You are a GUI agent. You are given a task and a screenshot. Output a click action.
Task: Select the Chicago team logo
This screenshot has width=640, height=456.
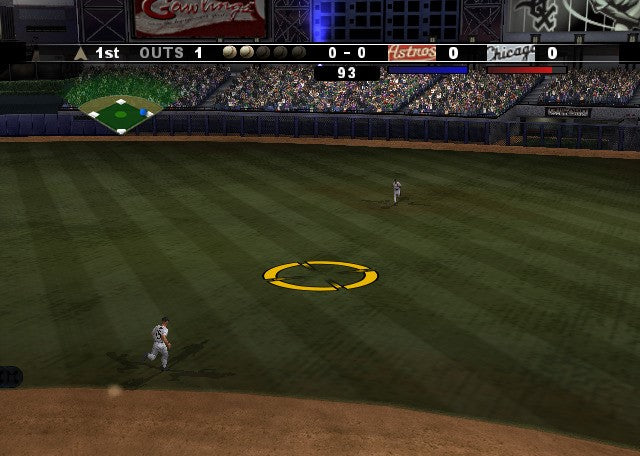[x=510, y=53]
